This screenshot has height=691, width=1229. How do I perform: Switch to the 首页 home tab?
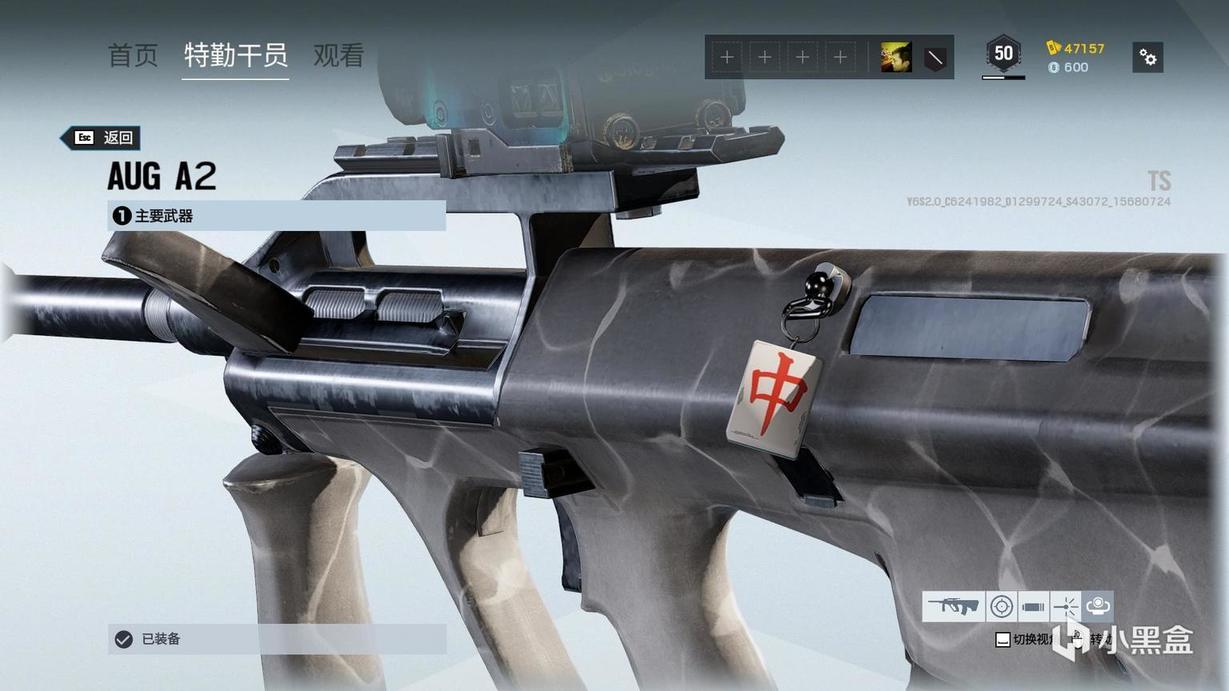(x=133, y=56)
